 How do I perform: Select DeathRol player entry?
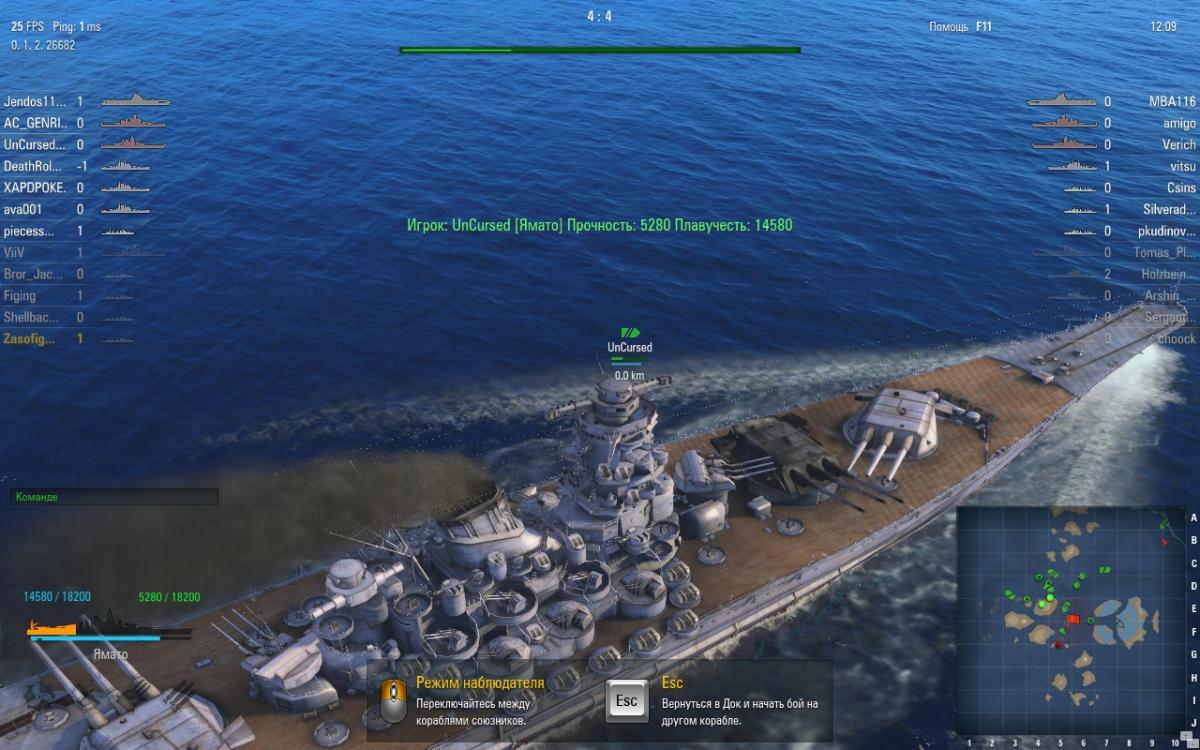33,166
